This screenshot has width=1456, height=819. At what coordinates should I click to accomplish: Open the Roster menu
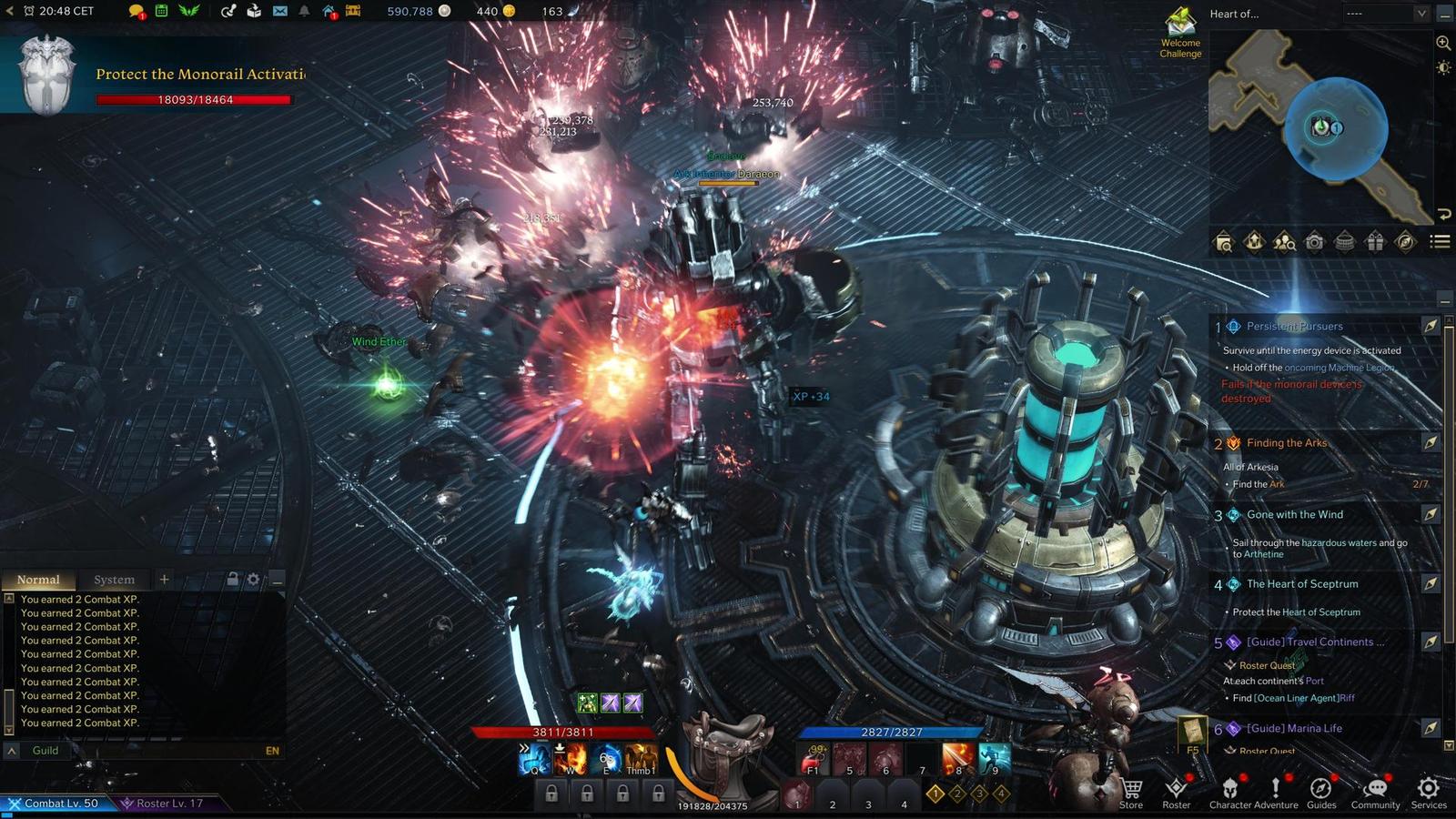pyautogui.click(x=1176, y=792)
